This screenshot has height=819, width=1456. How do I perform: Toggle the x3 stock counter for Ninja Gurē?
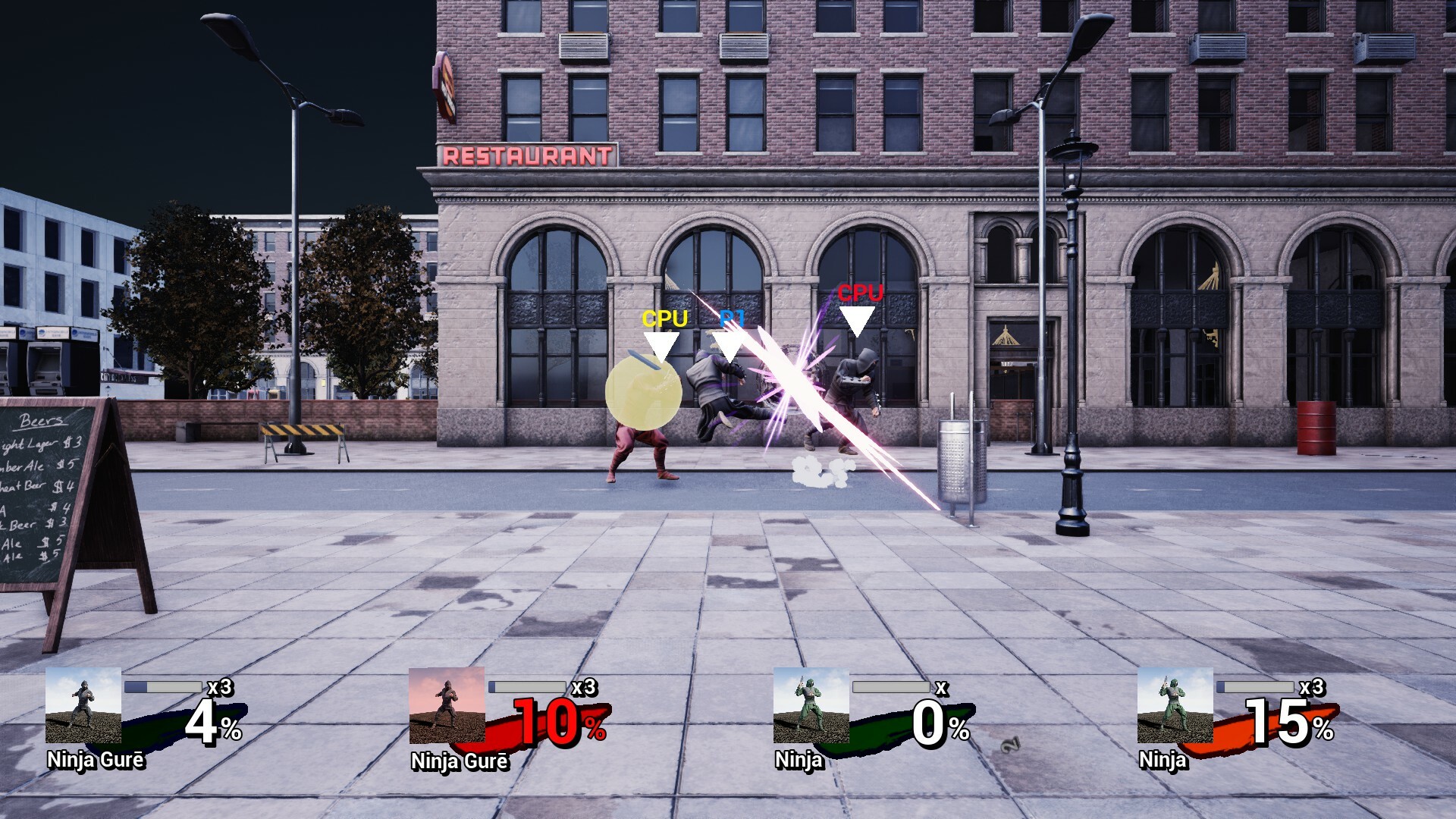click(222, 689)
